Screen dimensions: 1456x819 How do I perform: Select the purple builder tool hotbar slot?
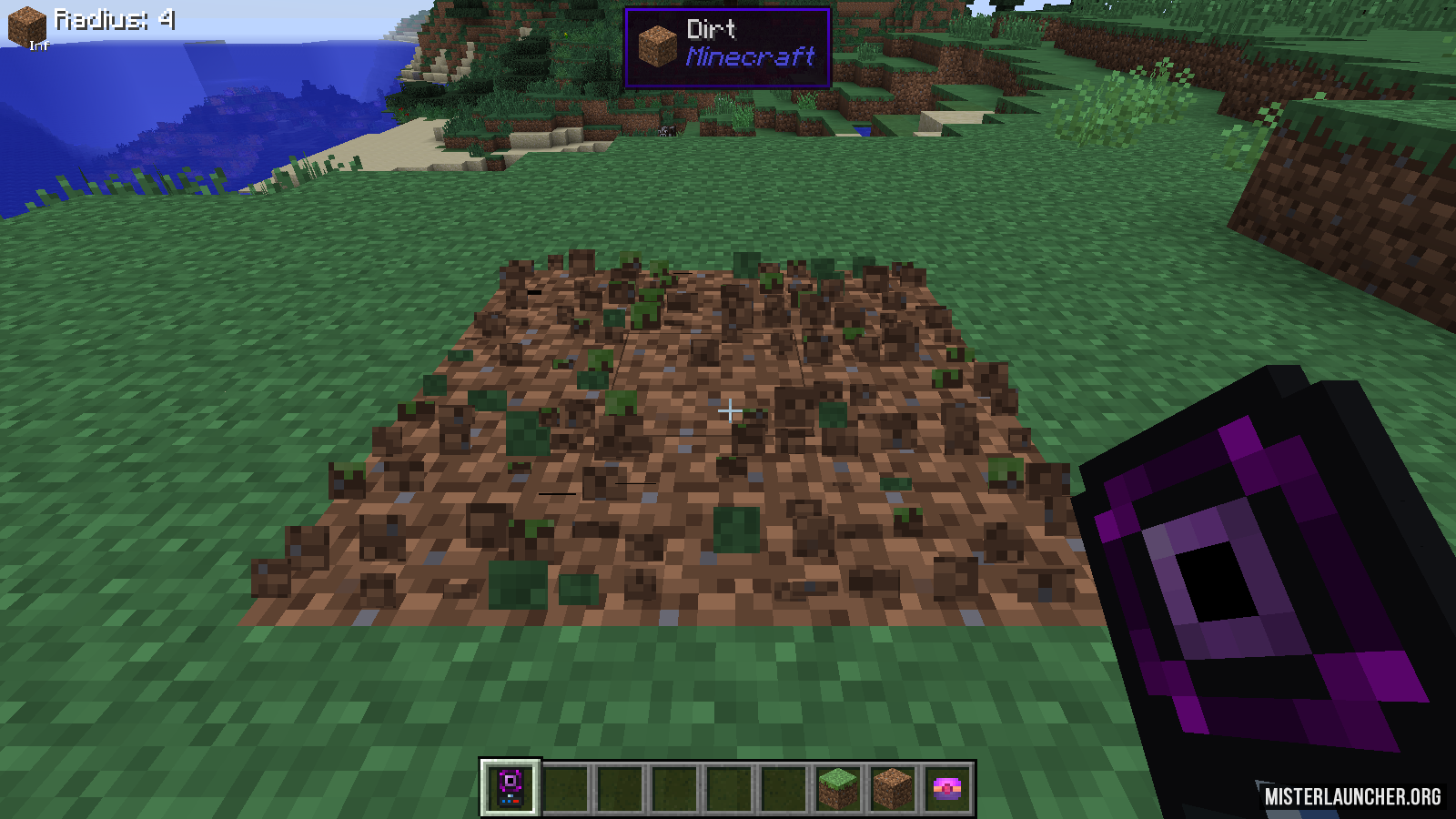pos(511,787)
